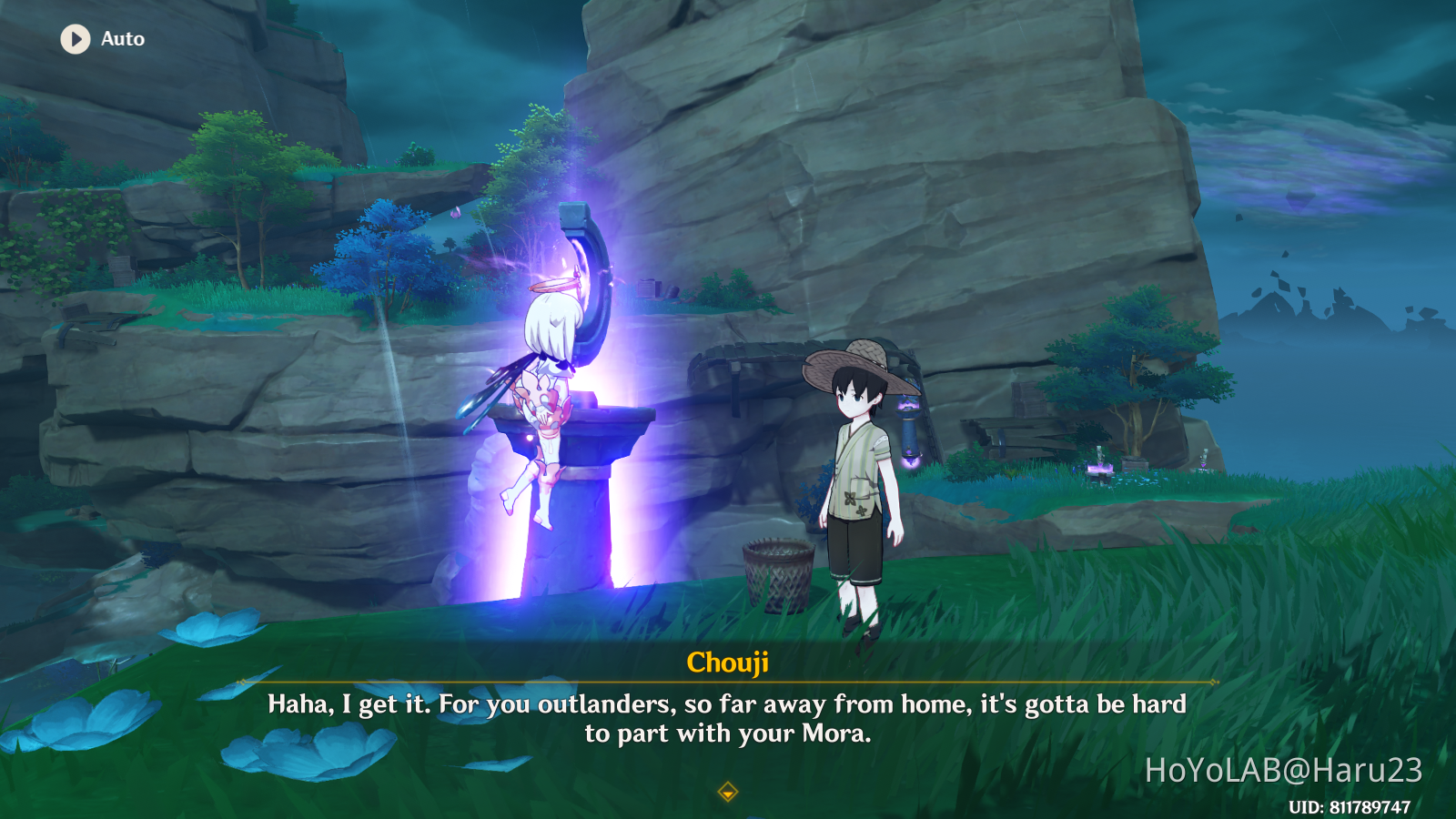1456x819 pixels.
Task: Toggle Auto dialogue playback
Action: pos(76,39)
